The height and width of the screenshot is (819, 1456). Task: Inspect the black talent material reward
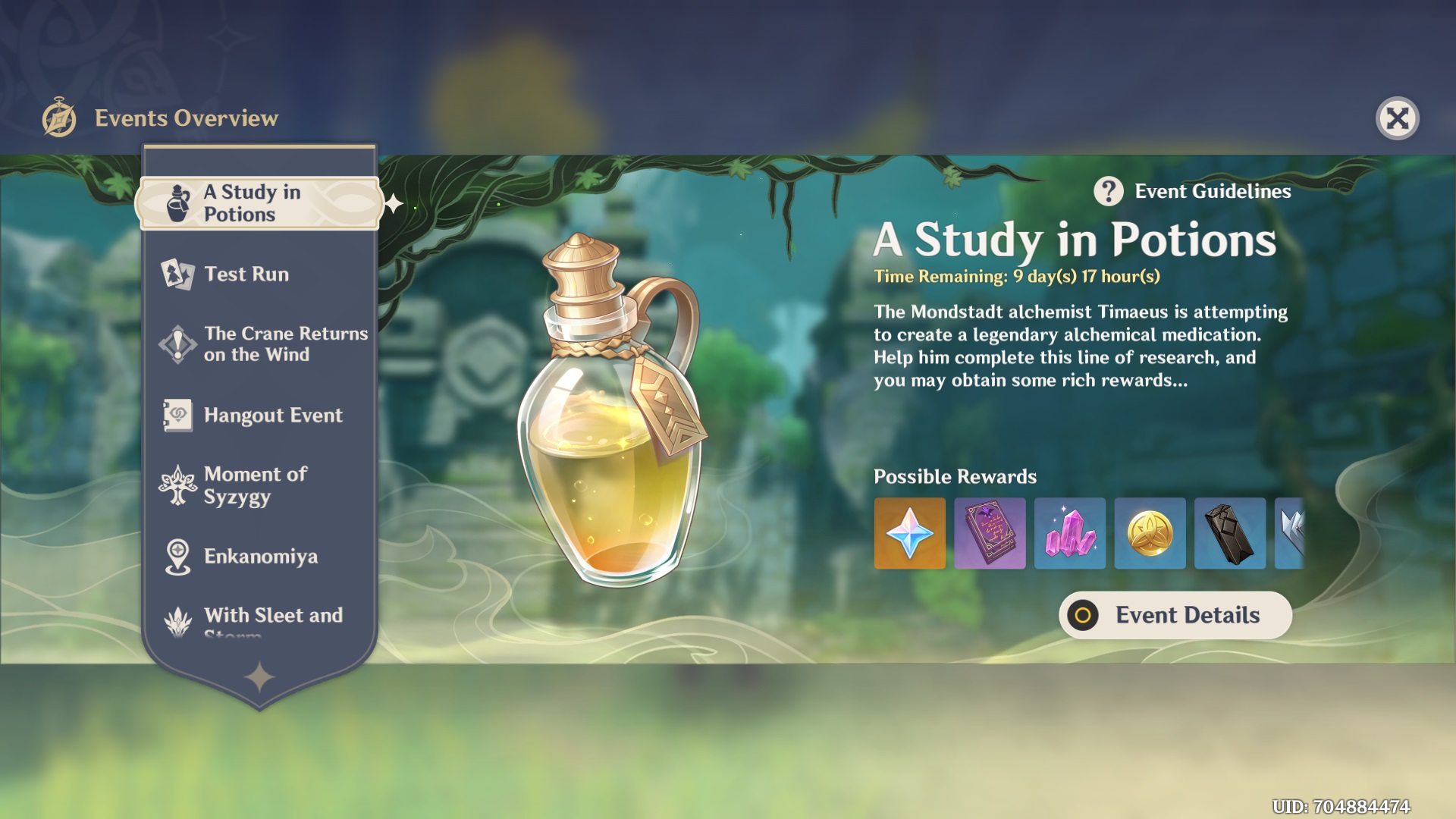[x=1229, y=533]
